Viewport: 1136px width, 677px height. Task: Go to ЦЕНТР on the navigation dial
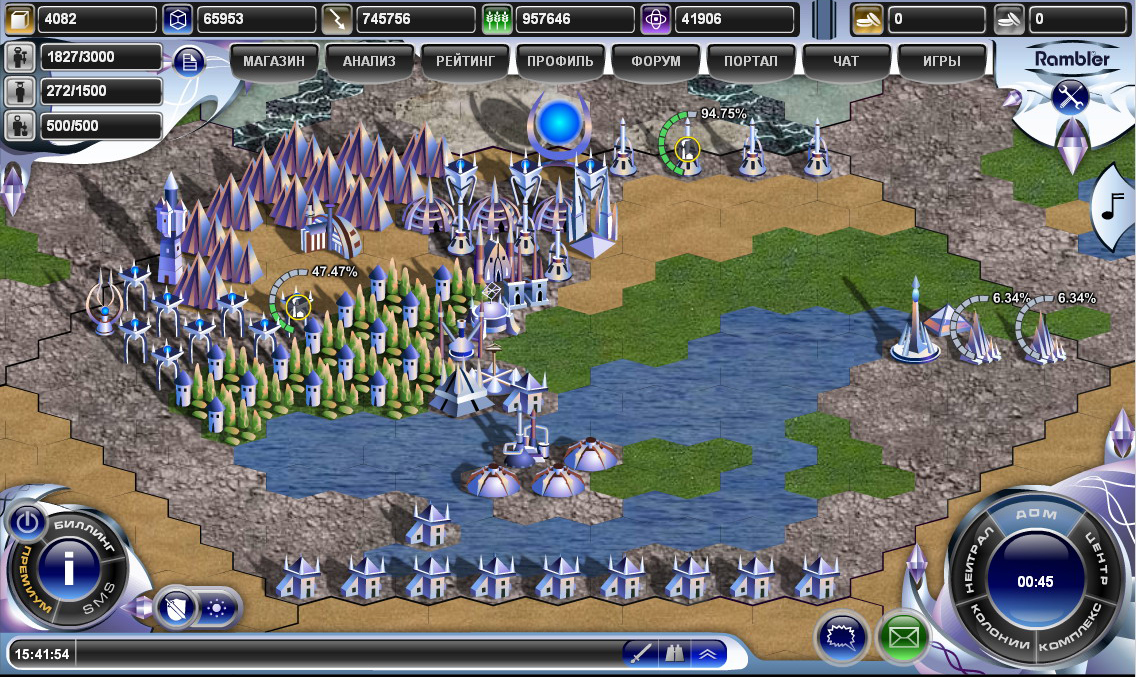click(x=1097, y=558)
